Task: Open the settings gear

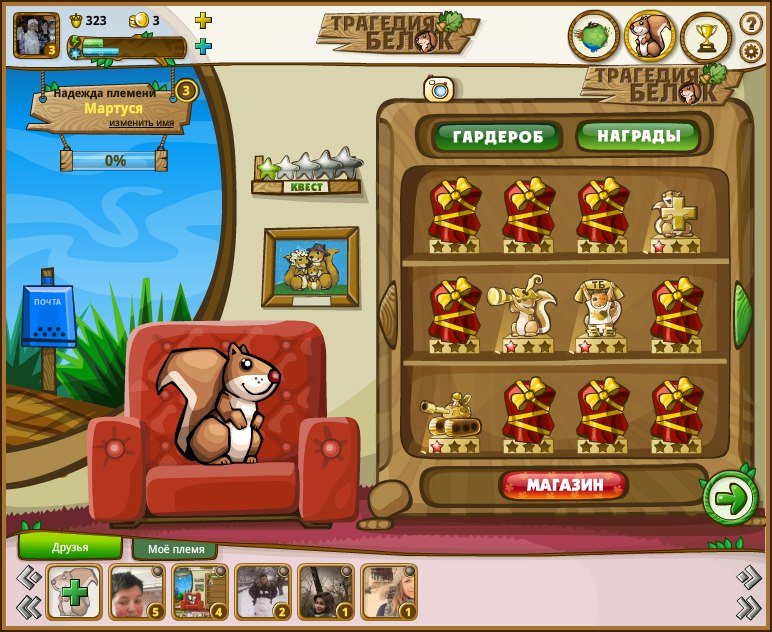Action: pyautogui.click(x=751, y=51)
